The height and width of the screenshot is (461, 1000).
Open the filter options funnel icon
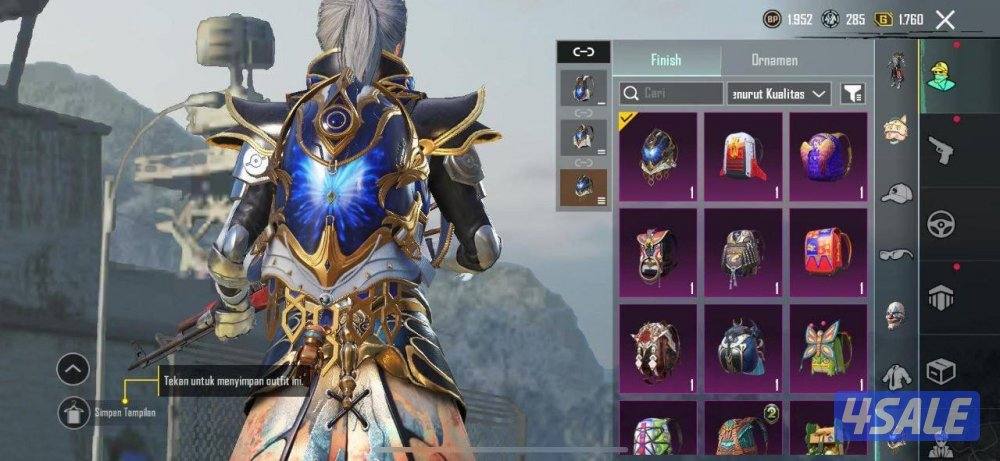pos(853,94)
